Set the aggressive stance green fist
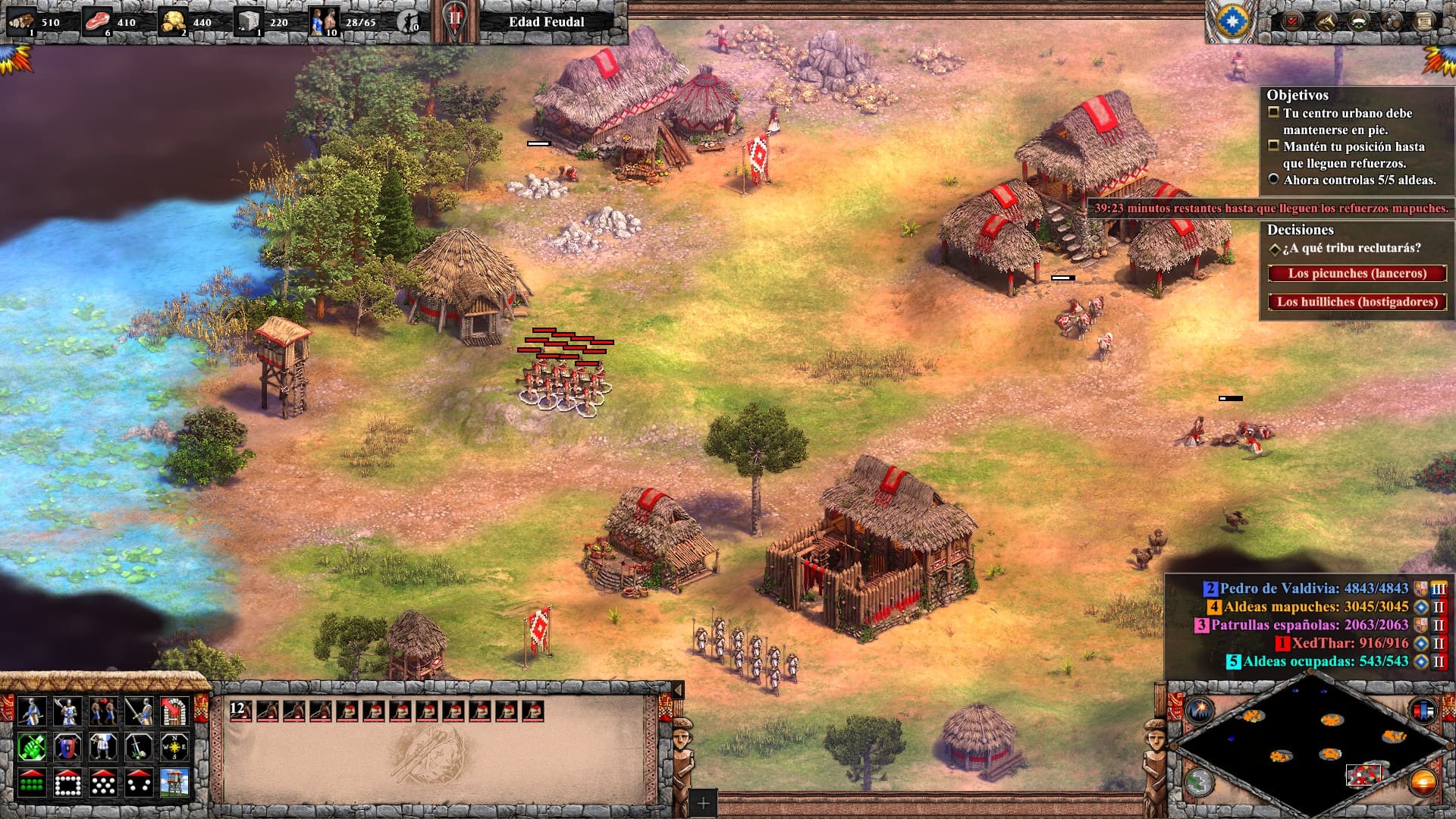1456x819 pixels. point(31,747)
